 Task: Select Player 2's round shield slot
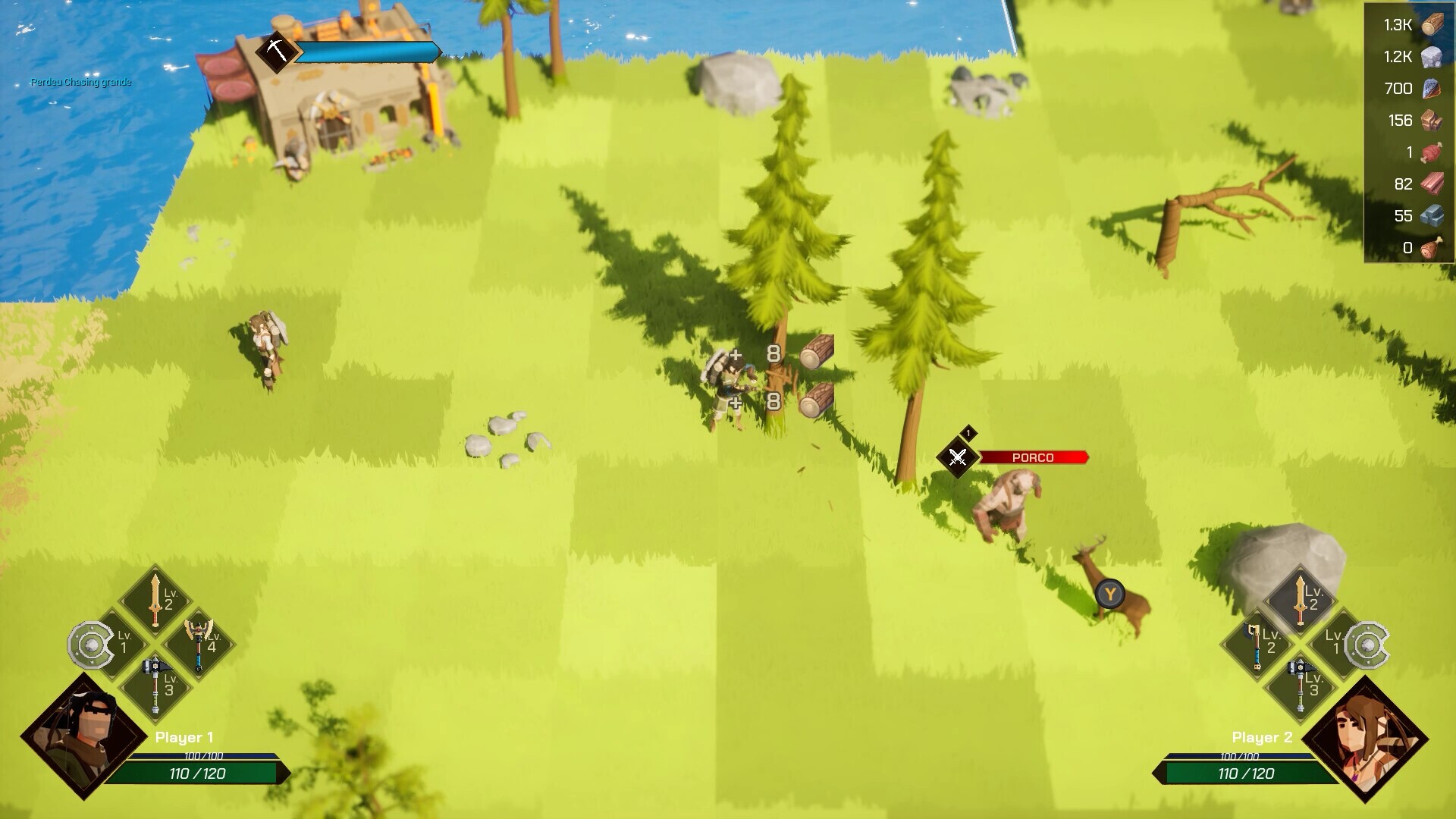click(x=1365, y=645)
